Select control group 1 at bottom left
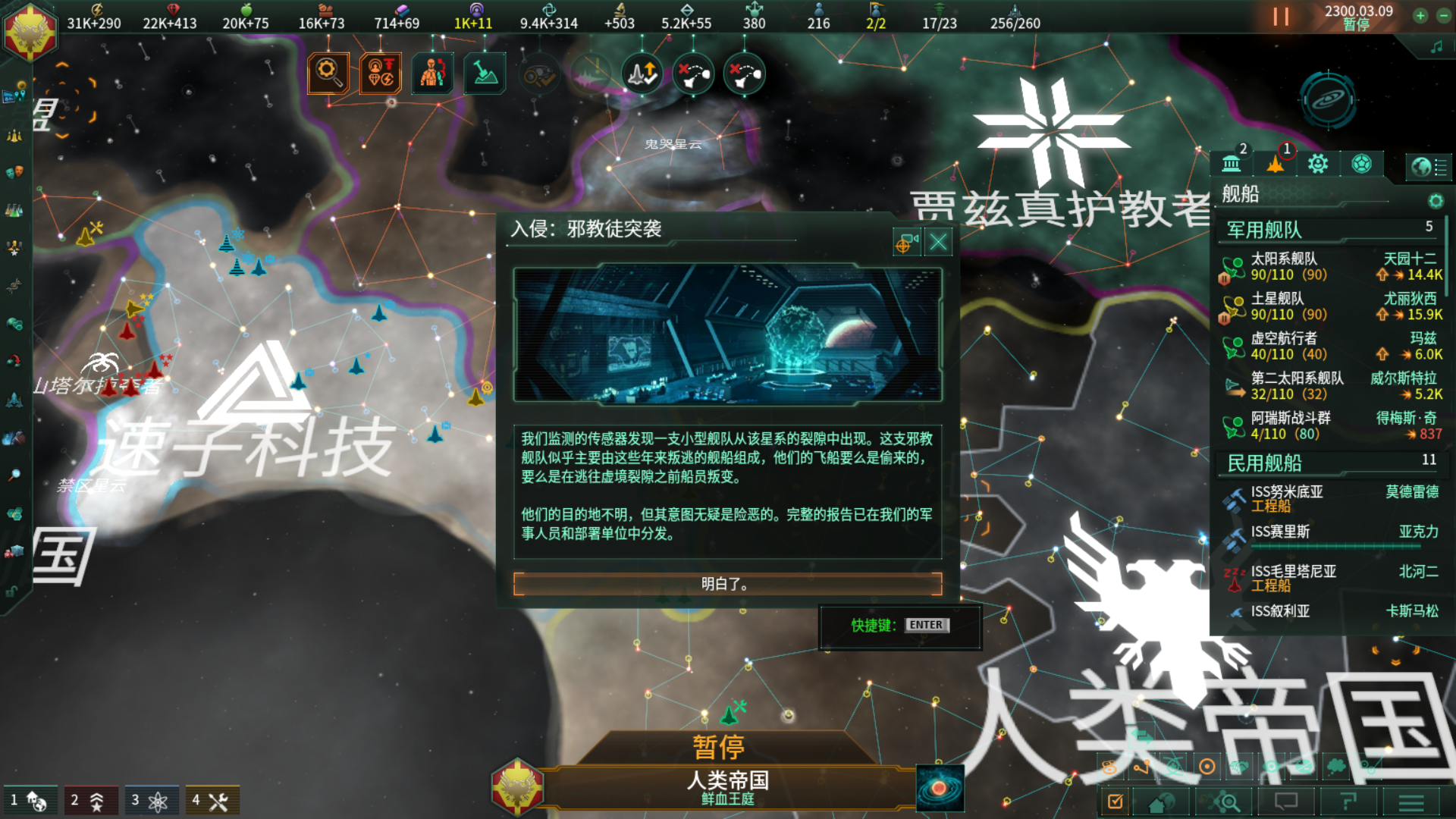Screen dimensions: 1456x819 (x=32, y=799)
